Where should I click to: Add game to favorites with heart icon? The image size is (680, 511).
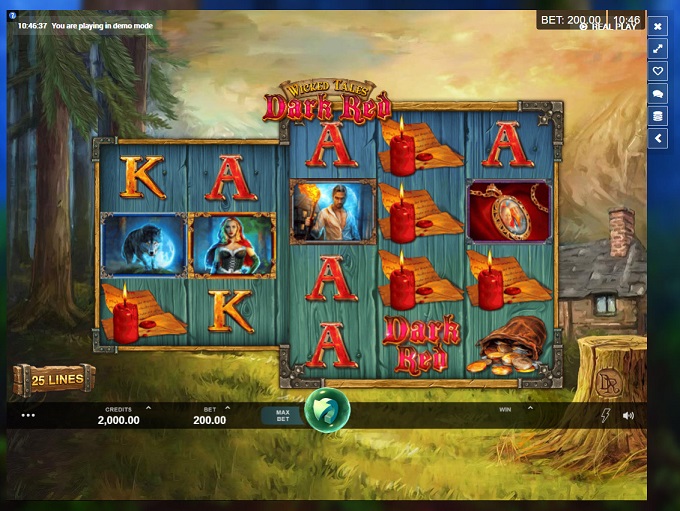658,71
